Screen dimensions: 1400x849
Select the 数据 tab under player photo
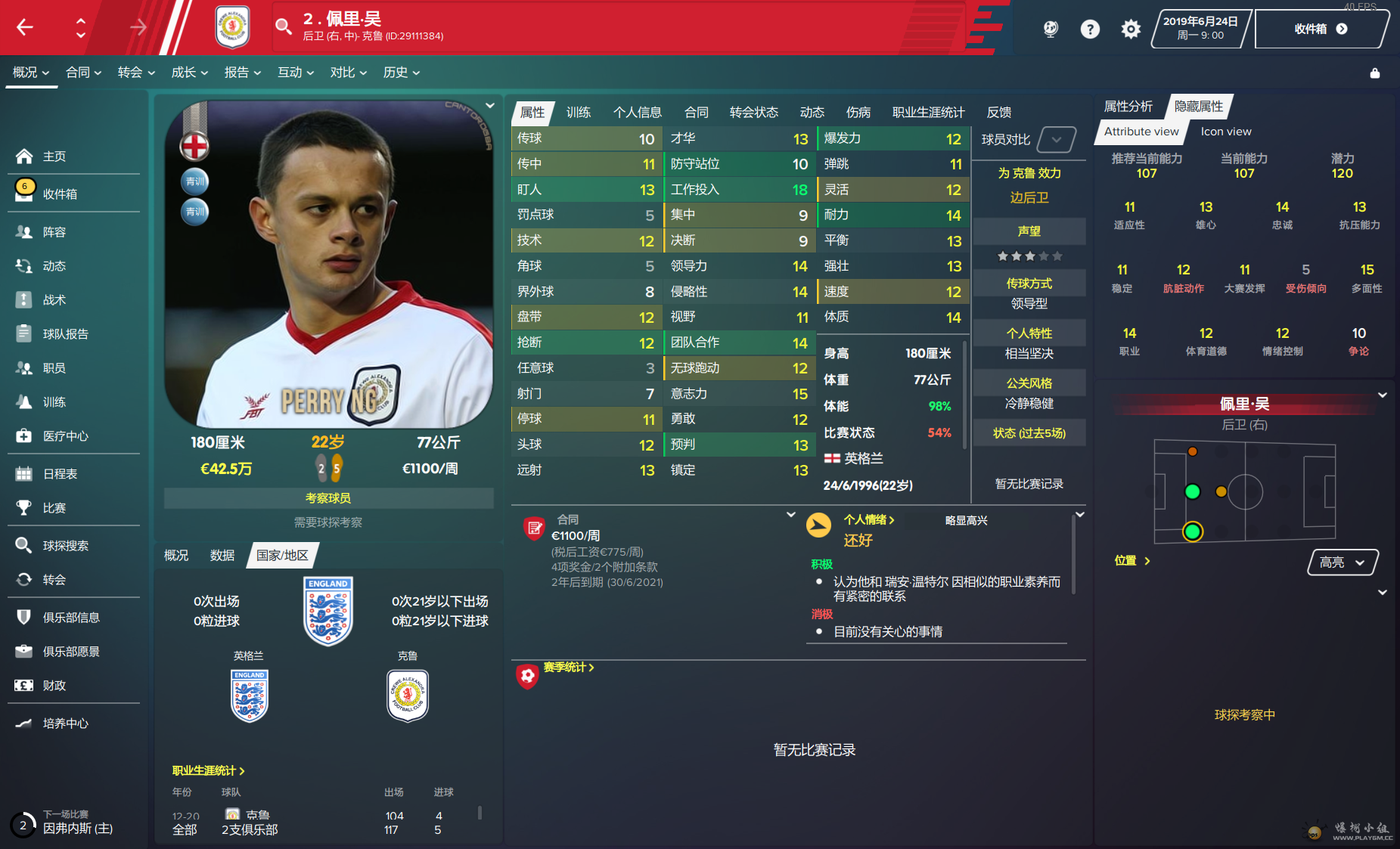pyautogui.click(x=222, y=556)
